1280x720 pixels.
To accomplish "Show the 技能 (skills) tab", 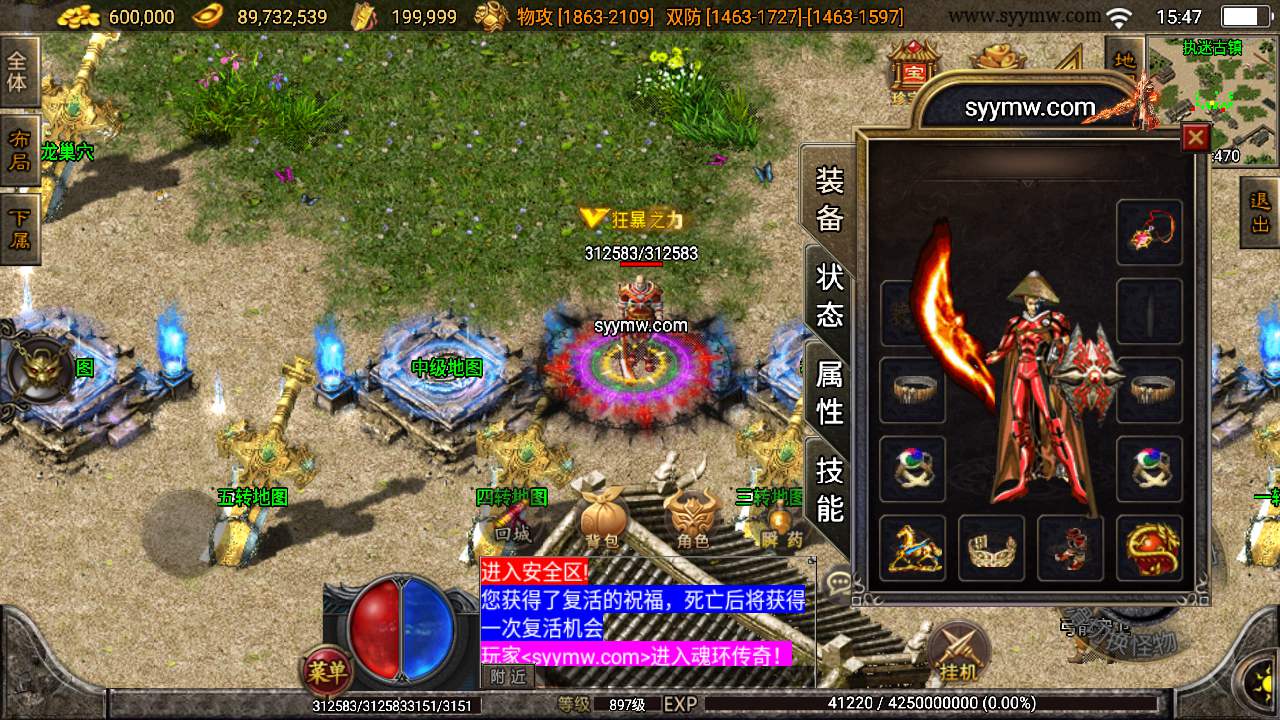I will point(830,489).
